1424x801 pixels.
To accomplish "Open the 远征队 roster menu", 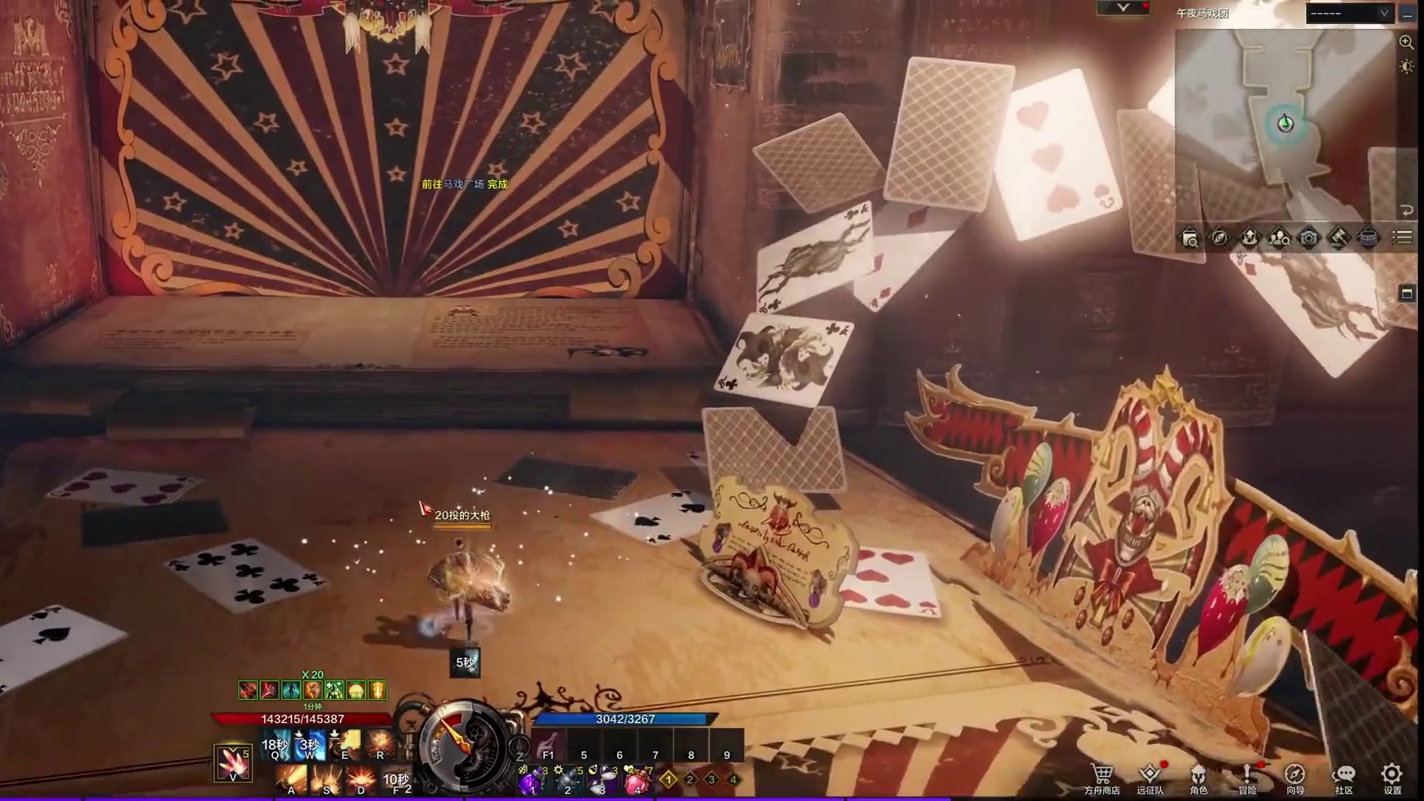I will tap(1150, 776).
